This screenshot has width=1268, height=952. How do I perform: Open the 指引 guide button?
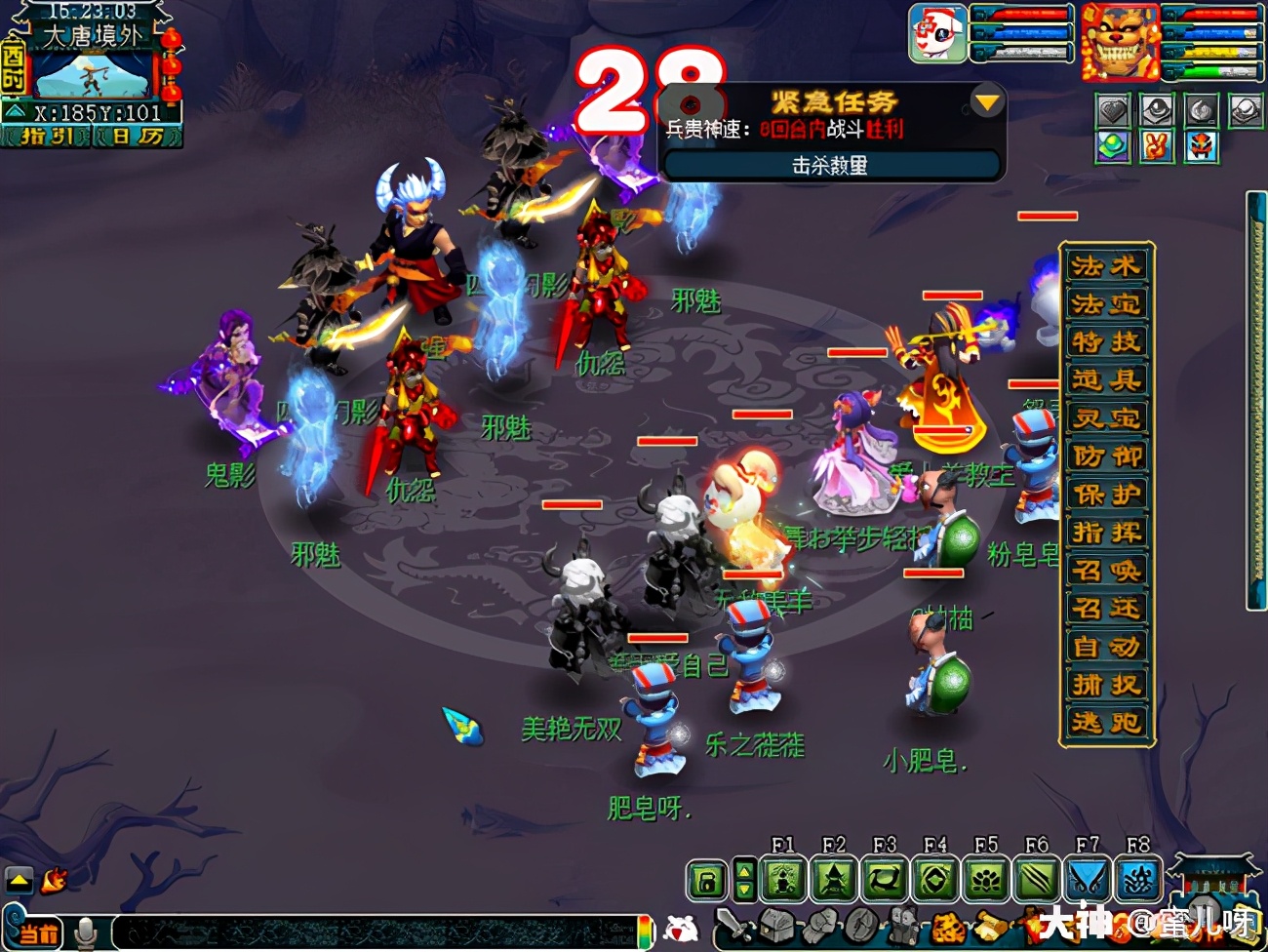pos(46,137)
